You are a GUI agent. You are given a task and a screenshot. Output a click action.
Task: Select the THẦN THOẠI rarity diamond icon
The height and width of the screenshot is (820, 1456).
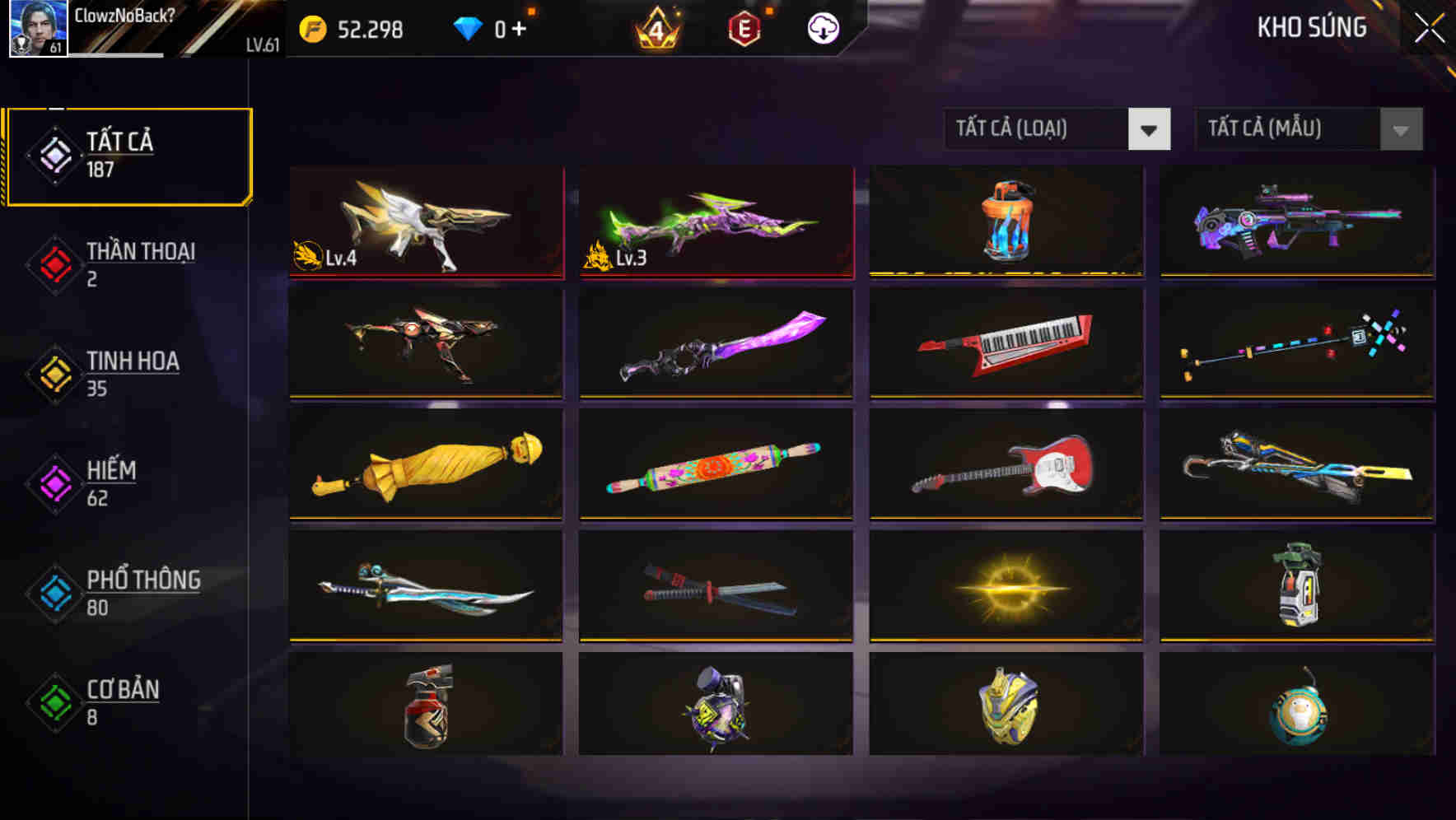[54, 263]
